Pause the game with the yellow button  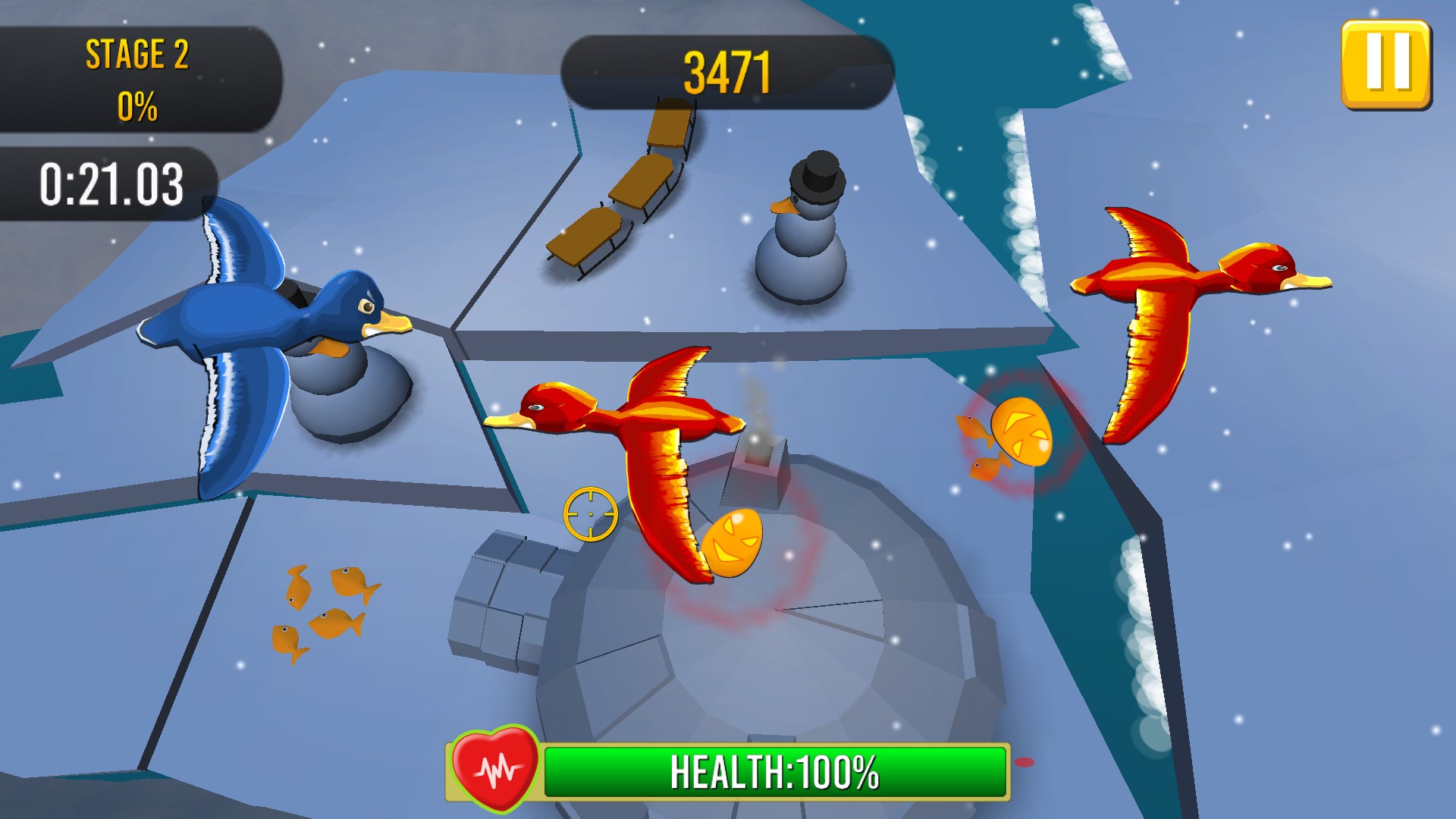(1385, 64)
